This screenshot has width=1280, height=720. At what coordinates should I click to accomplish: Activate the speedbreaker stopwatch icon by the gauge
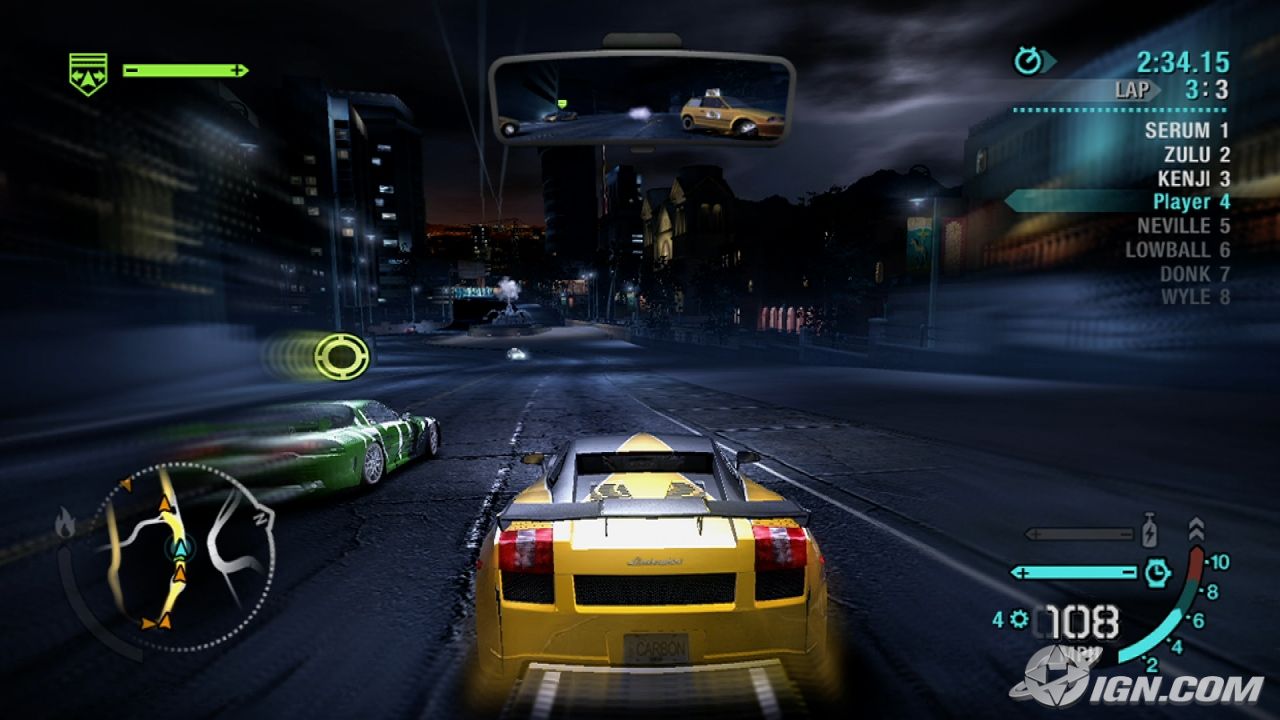point(1157,572)
